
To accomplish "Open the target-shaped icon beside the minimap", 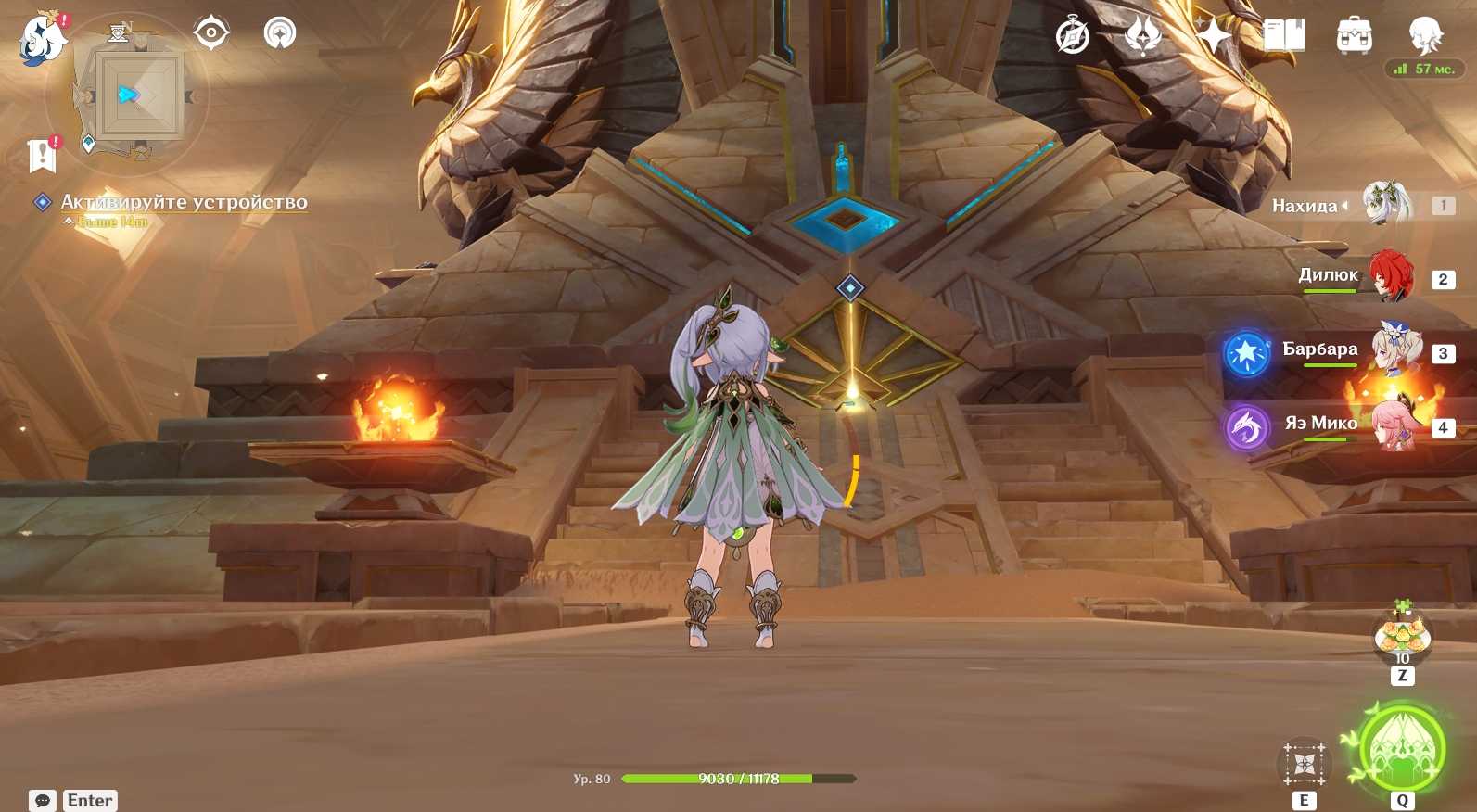I will coord(211,33).
